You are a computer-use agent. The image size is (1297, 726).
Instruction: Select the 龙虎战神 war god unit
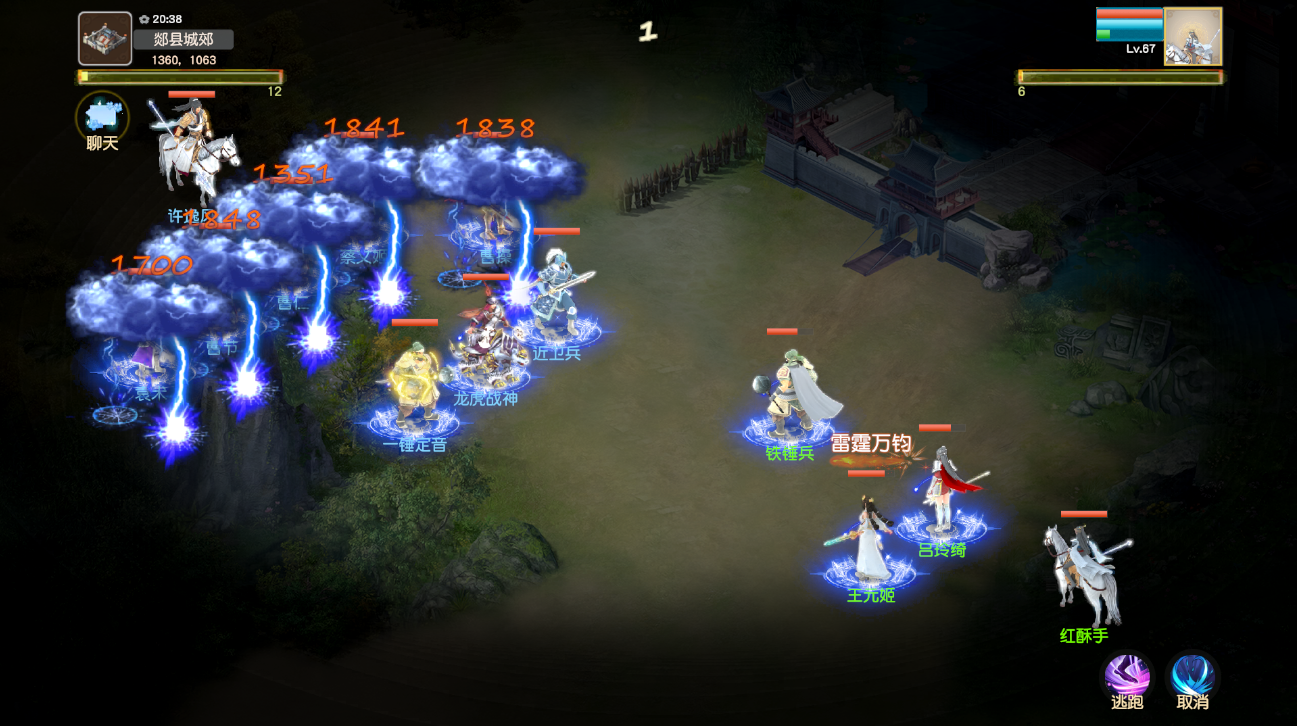coord(487,350)
